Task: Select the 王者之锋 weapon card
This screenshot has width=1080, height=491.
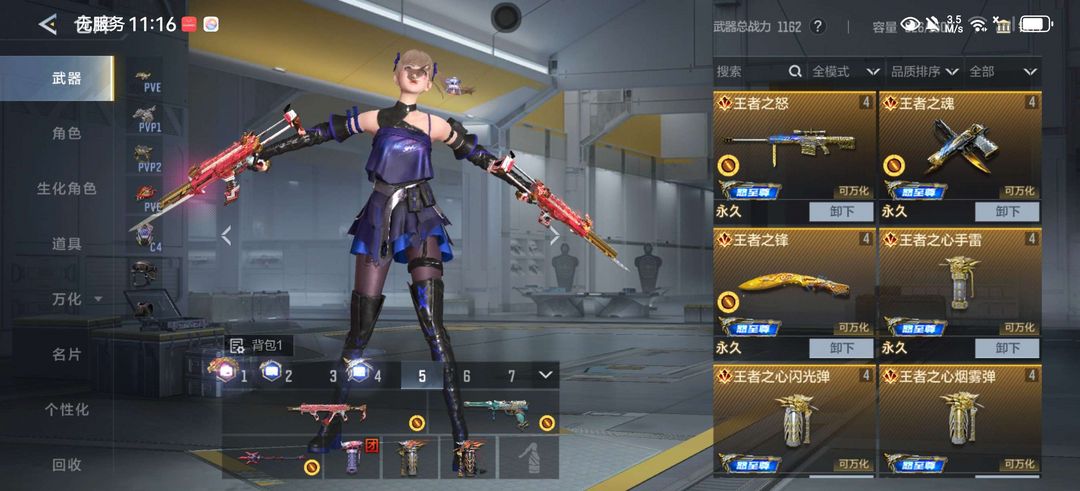Action: [x=794, y=287]
